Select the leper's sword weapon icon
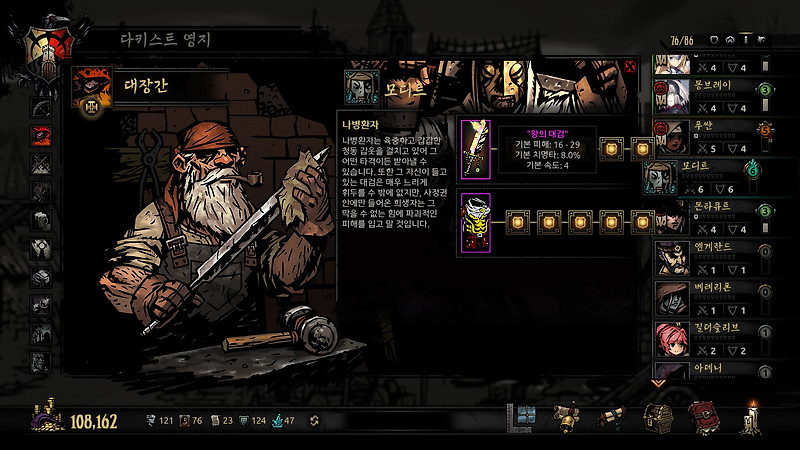 (473, 149)
